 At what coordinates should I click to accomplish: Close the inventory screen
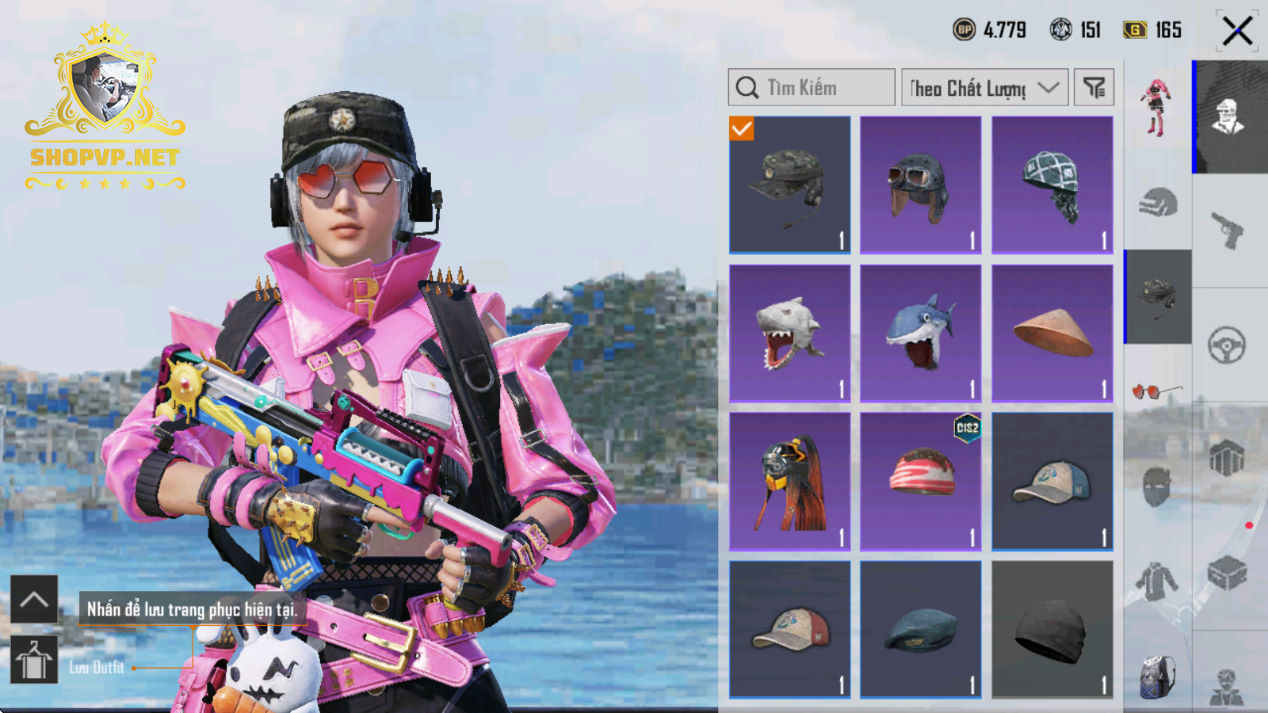point(1237,32)
